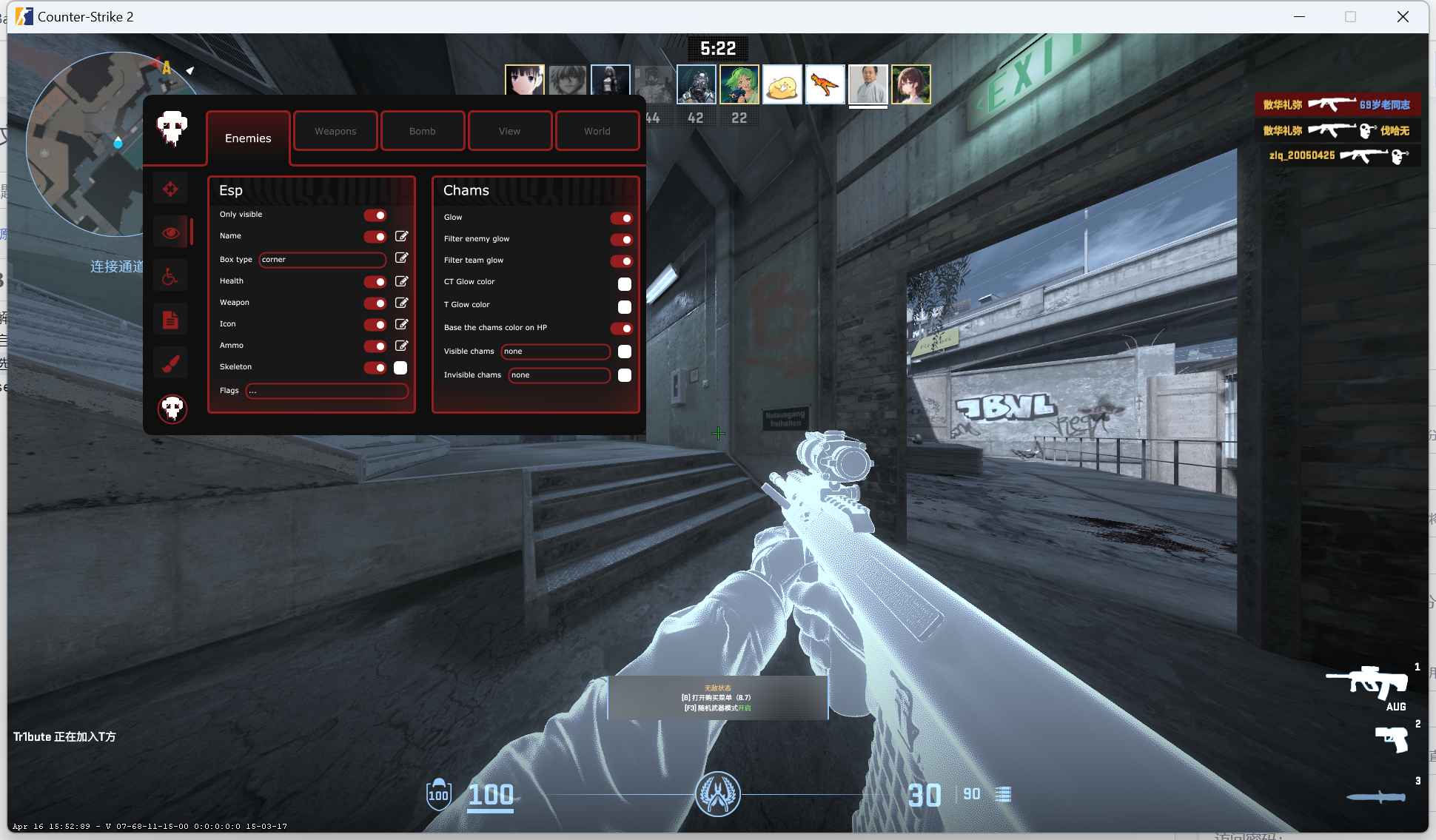Choose the T Glow color swatch

tap(625, 307)
